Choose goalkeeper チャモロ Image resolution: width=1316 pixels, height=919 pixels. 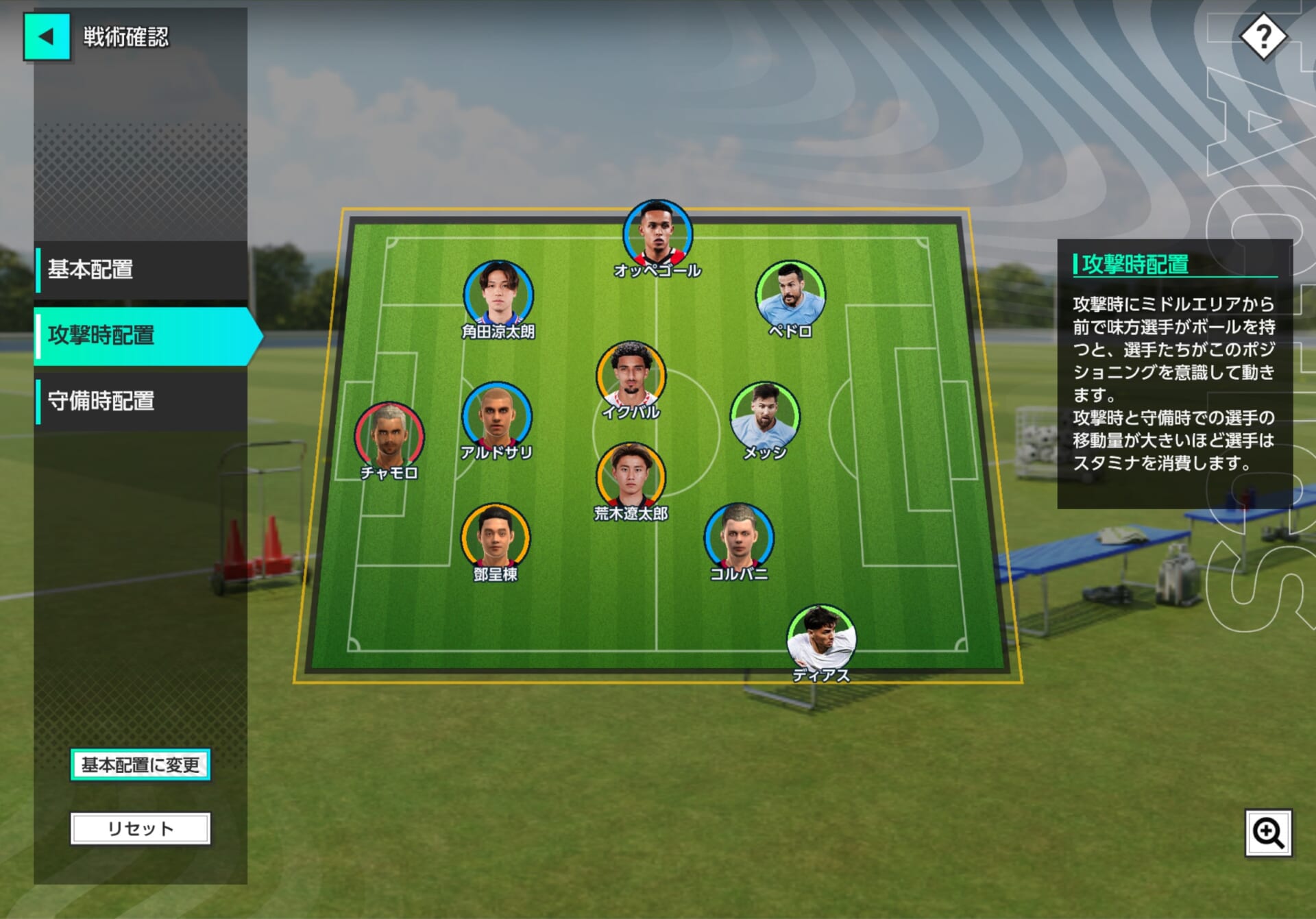(x=389, y=437)
